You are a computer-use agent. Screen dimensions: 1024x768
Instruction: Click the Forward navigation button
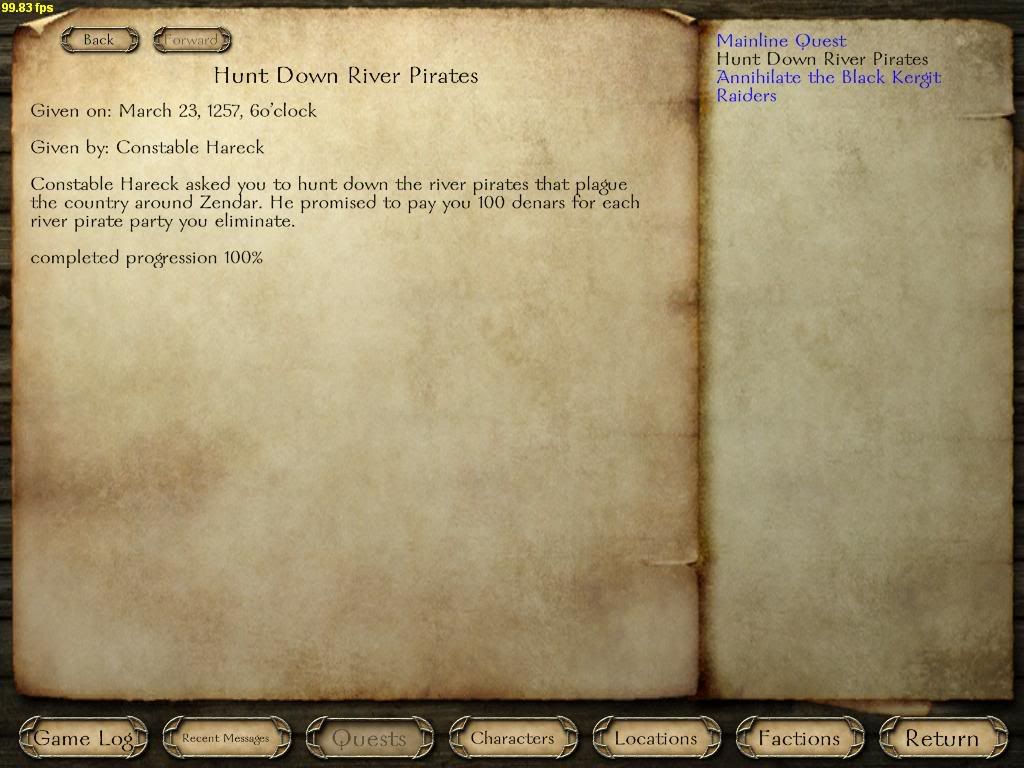(191, 40)
